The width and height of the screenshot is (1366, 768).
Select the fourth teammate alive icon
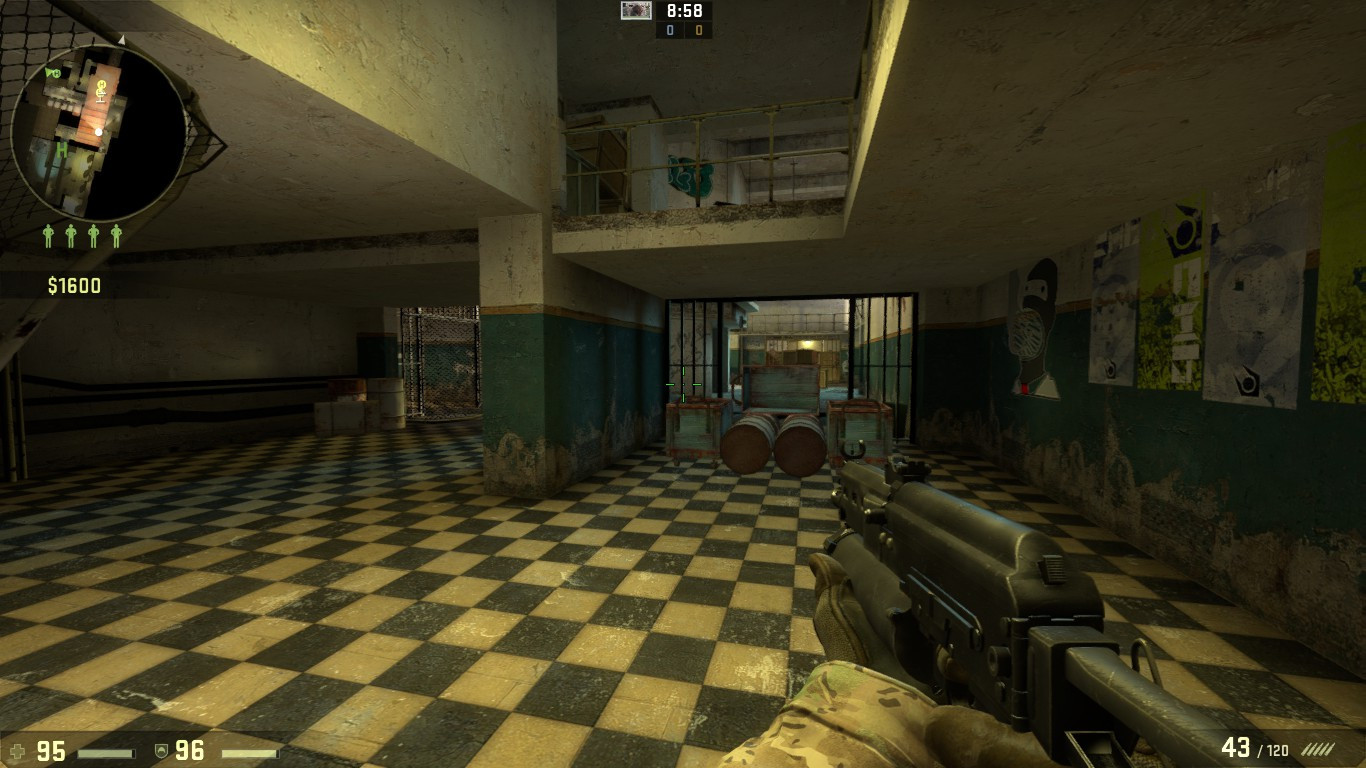click(x=116, y=236)
